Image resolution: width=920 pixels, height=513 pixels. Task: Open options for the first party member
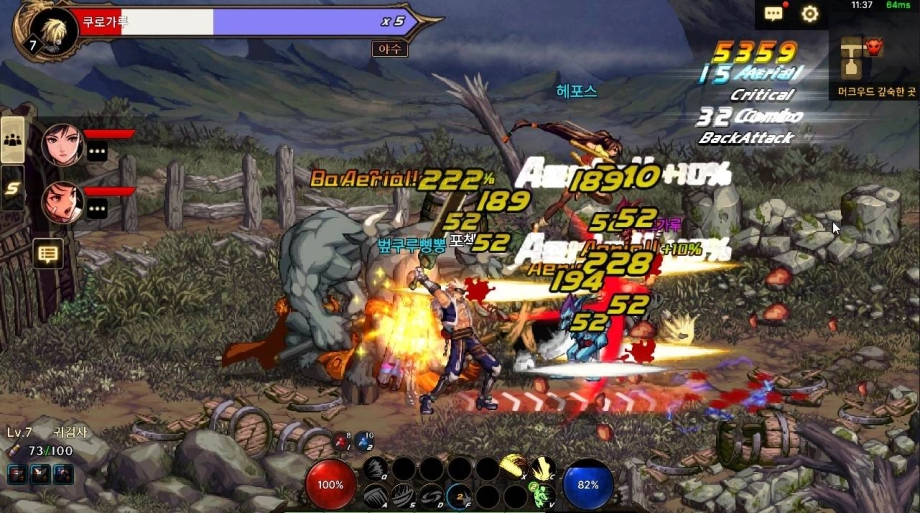[97, 152]
